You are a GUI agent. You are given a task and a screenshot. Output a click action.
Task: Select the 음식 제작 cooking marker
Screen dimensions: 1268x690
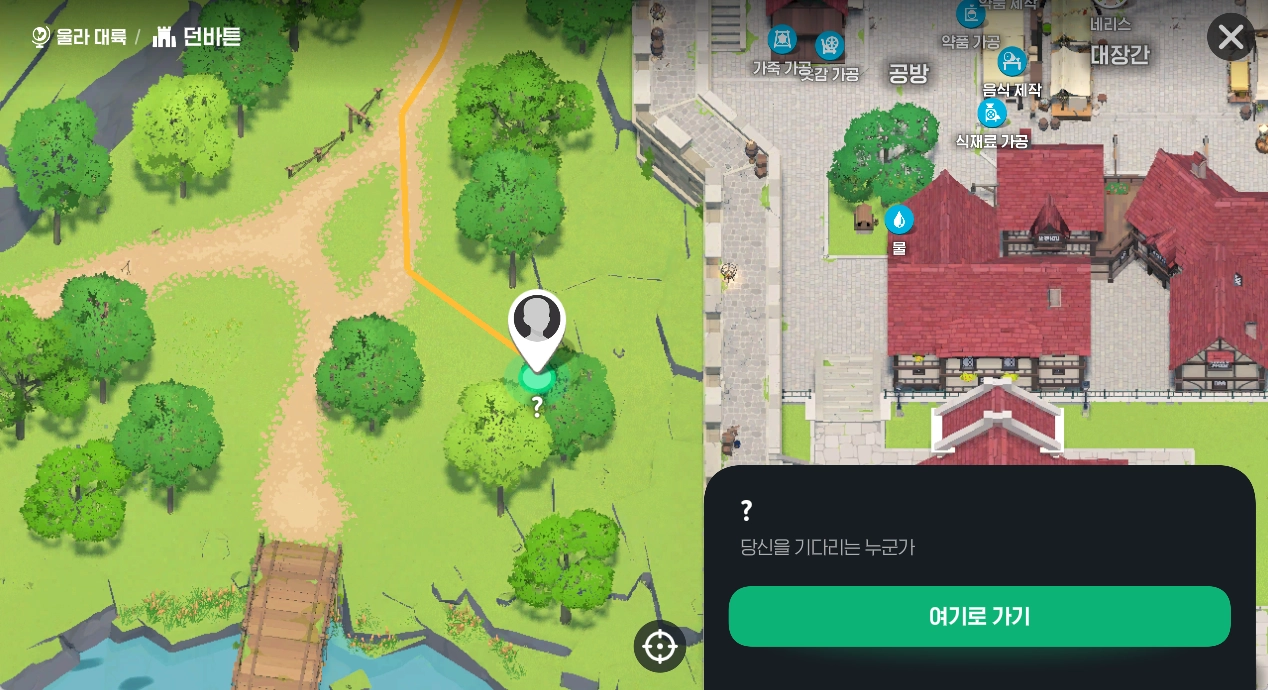point(1012,63)
